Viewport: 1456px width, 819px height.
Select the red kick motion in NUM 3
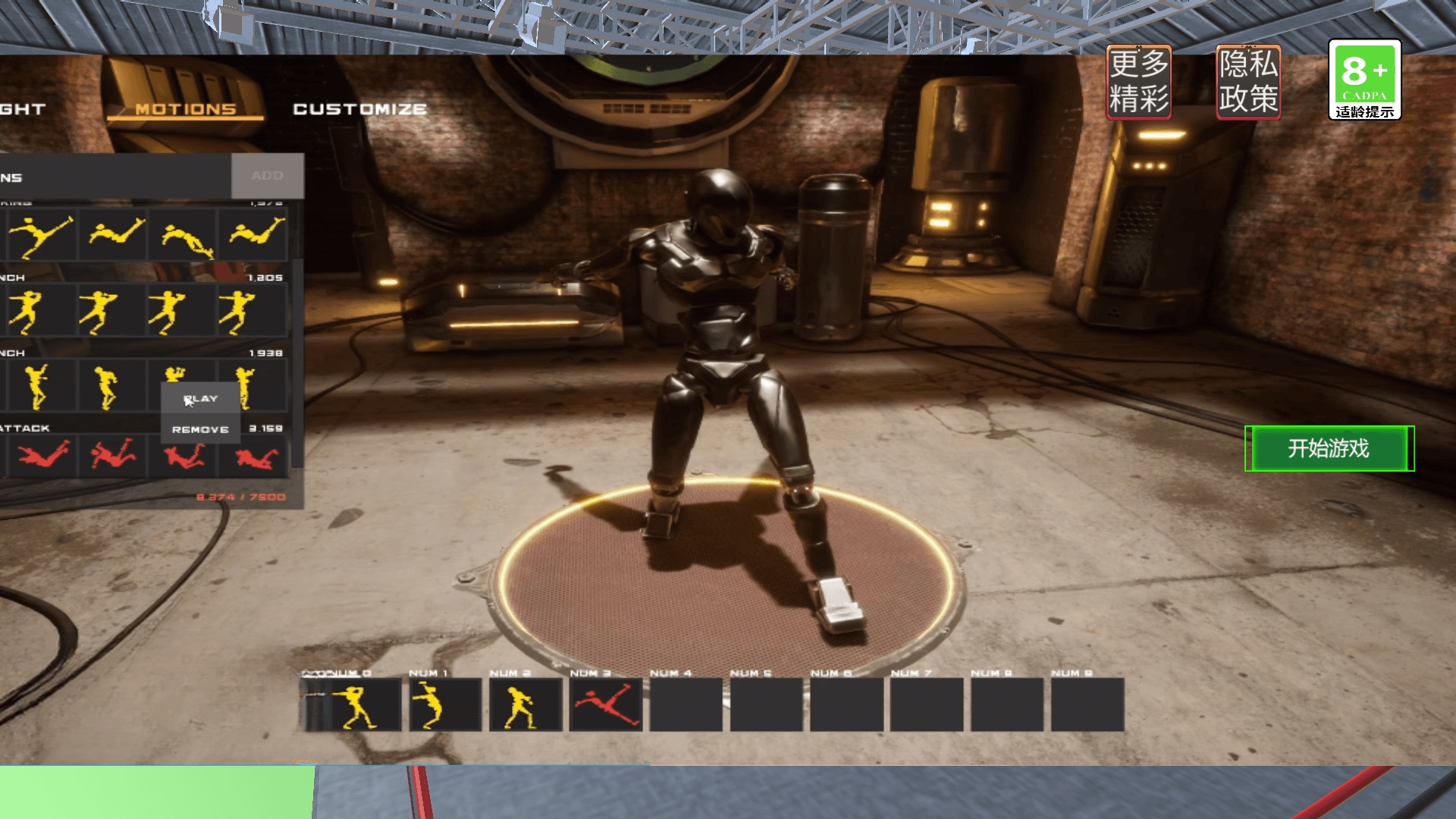[606, 705]
